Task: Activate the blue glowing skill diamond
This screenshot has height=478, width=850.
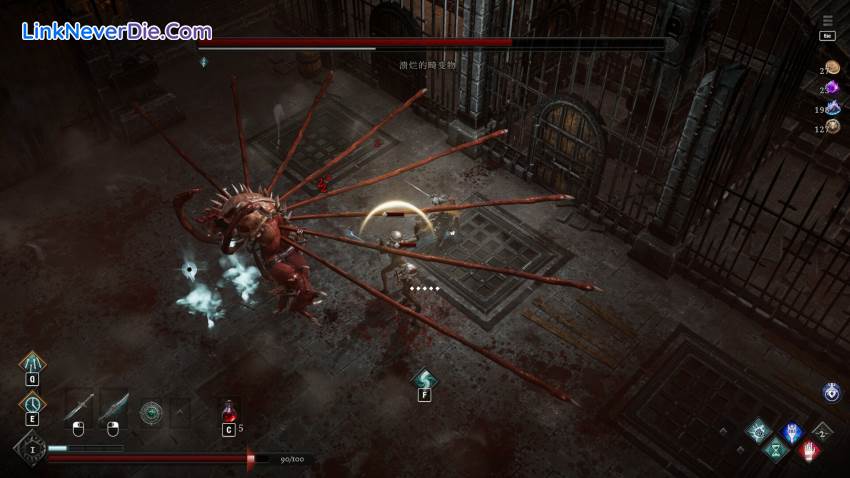Action: (x=791, y=433)
